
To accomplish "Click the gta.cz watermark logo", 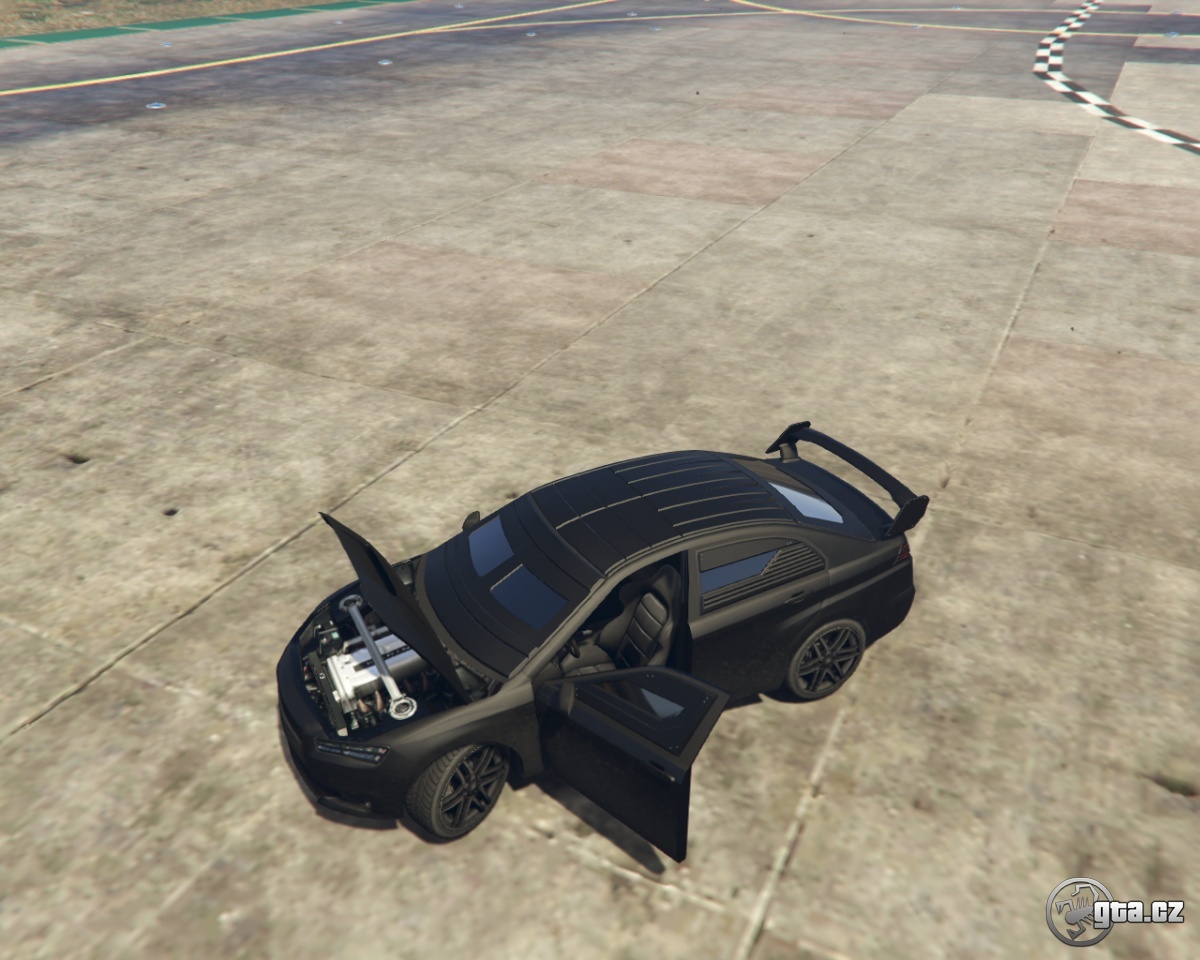I will [x=1114, y=911].
